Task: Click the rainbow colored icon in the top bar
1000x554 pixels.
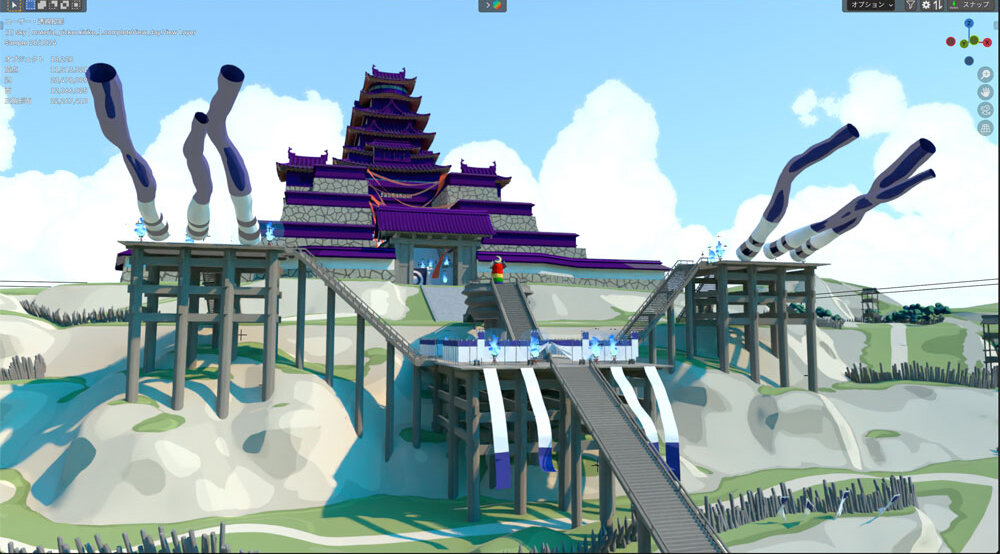Action: pyautogui.click(x=492, y=5)
